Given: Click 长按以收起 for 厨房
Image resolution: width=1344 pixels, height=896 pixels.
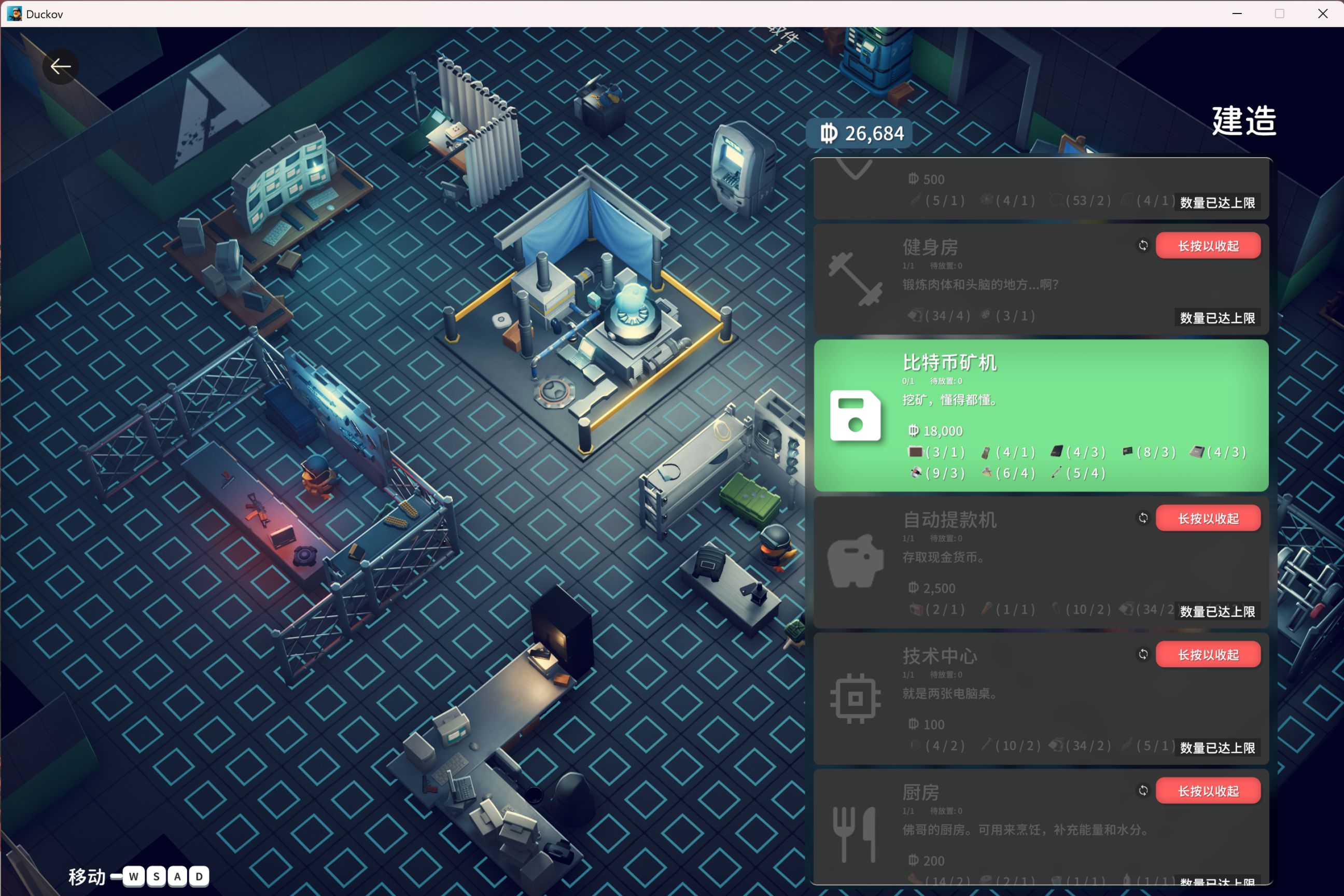Looking at the screenshot, I should pos(1208,791).
